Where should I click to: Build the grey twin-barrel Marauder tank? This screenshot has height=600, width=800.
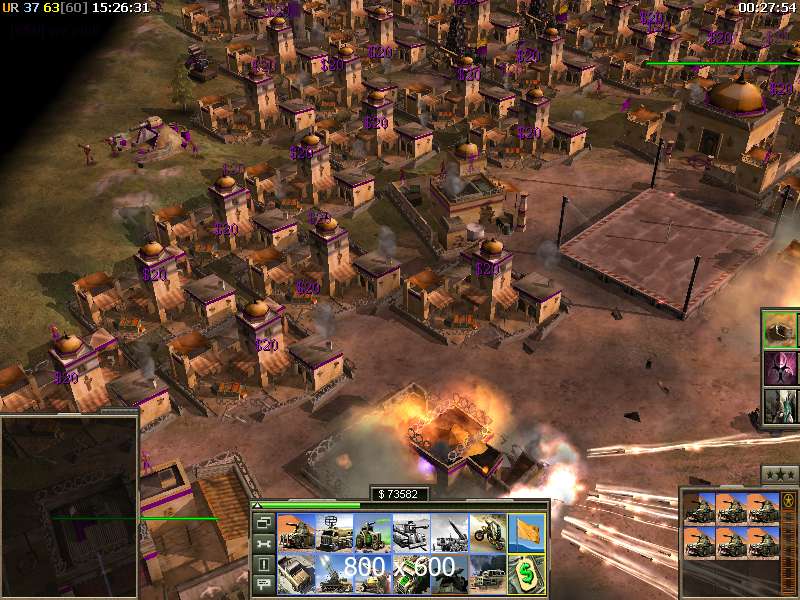tap(410, 533)
